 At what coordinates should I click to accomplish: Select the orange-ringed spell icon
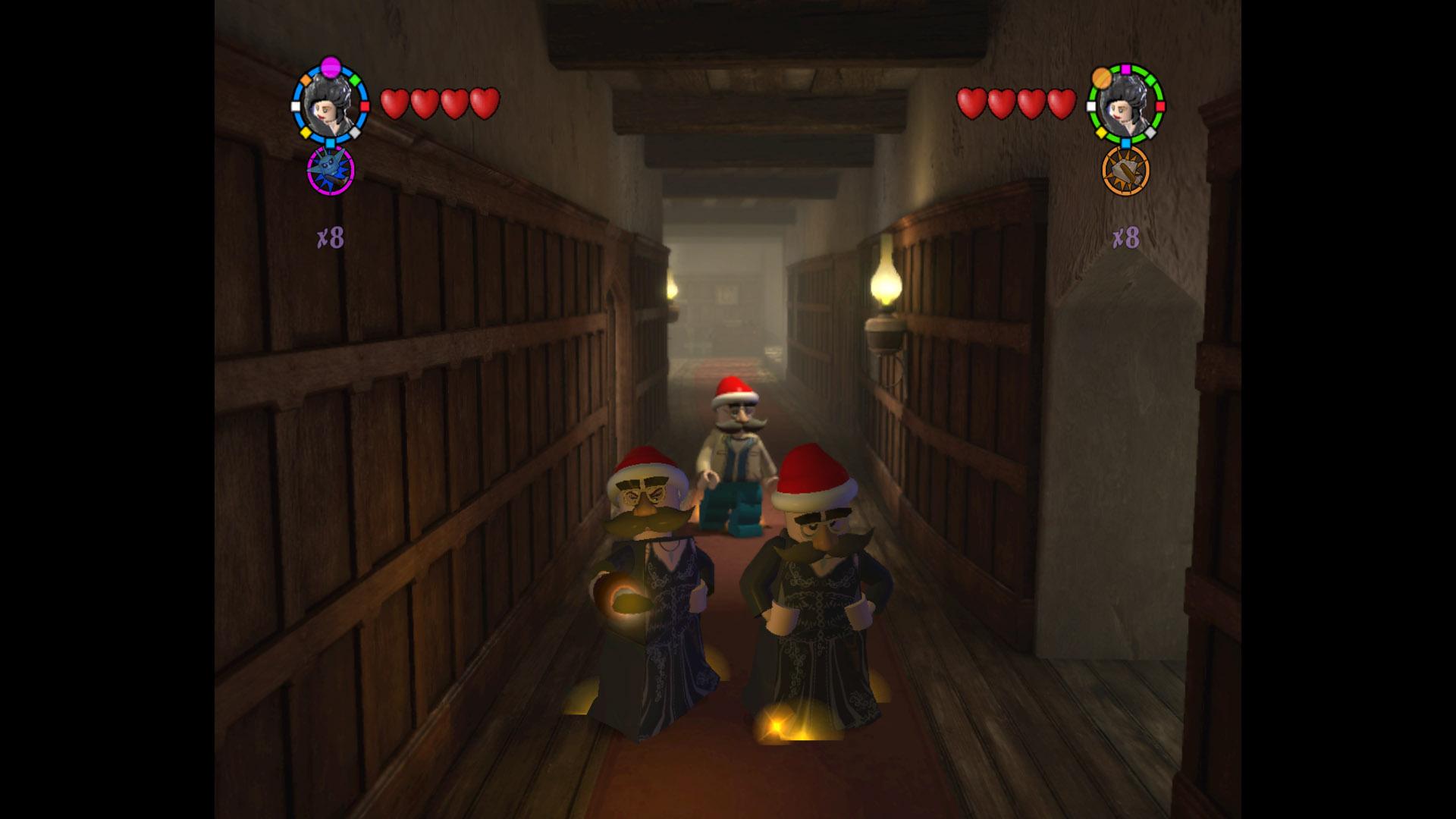(1125, 171)
